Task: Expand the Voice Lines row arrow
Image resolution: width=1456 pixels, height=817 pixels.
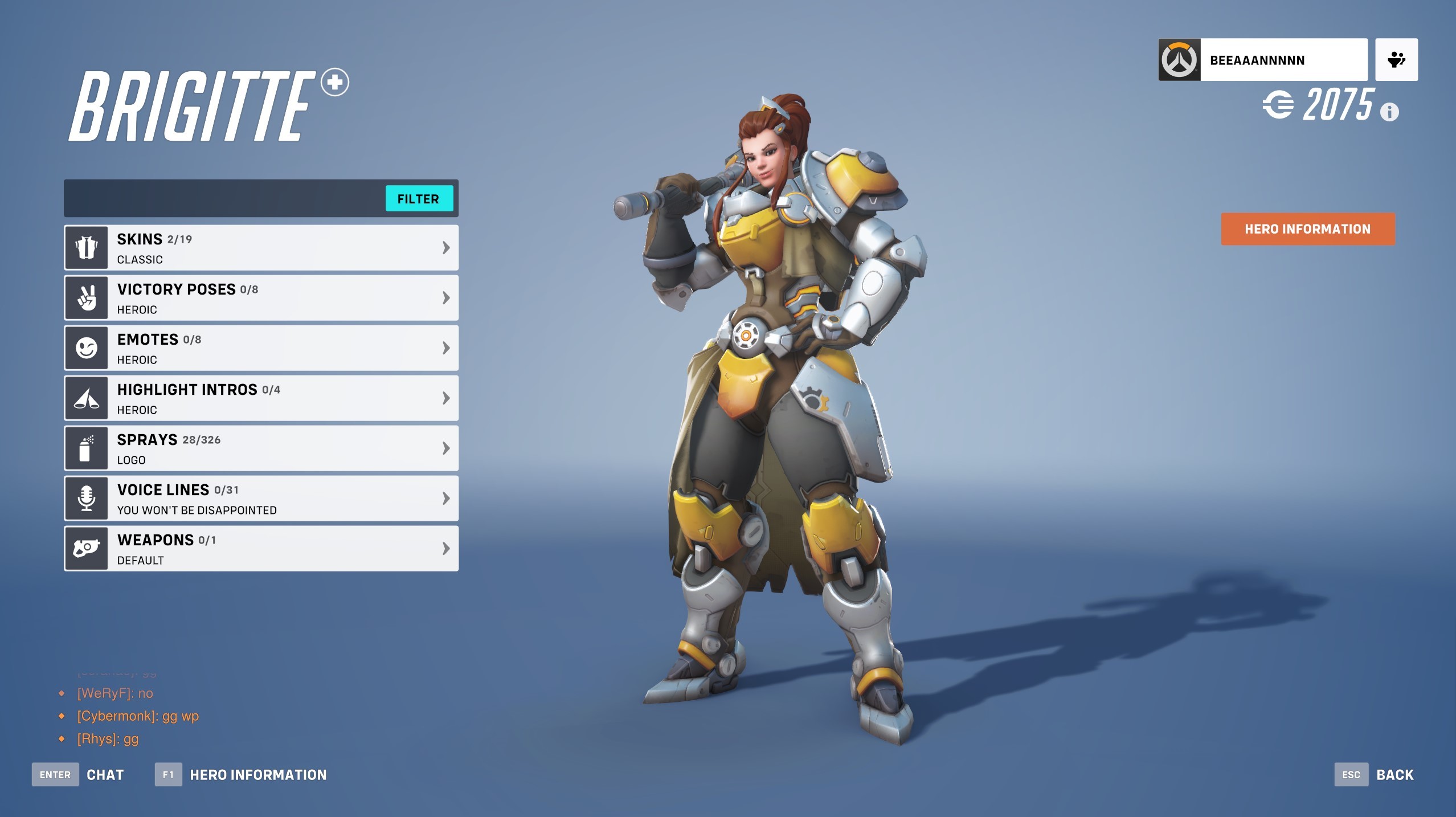Action: click(x=445, y=498)
